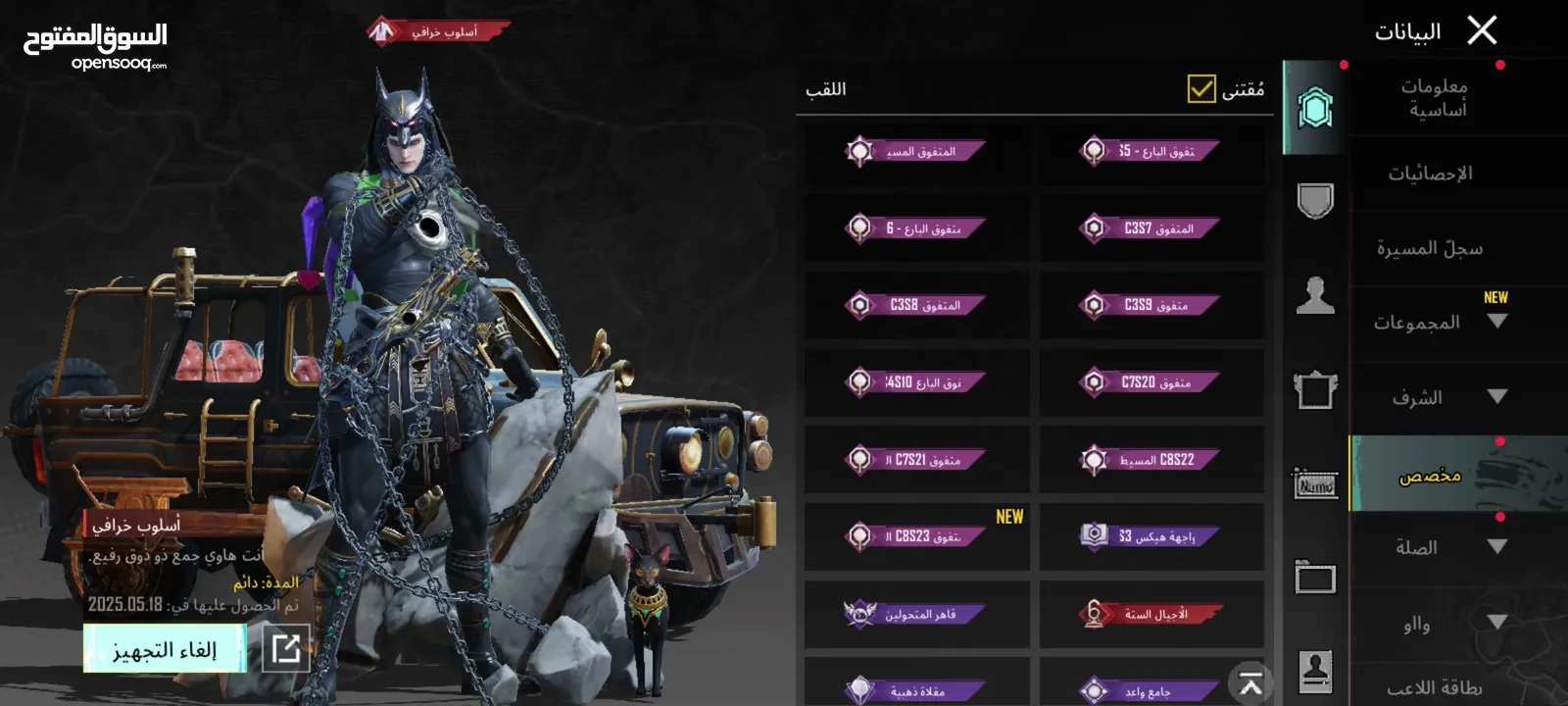Viewport: 1568px width, 706px height.
Task: Switch to the Name tag category tab
Action: (1315, 483)
